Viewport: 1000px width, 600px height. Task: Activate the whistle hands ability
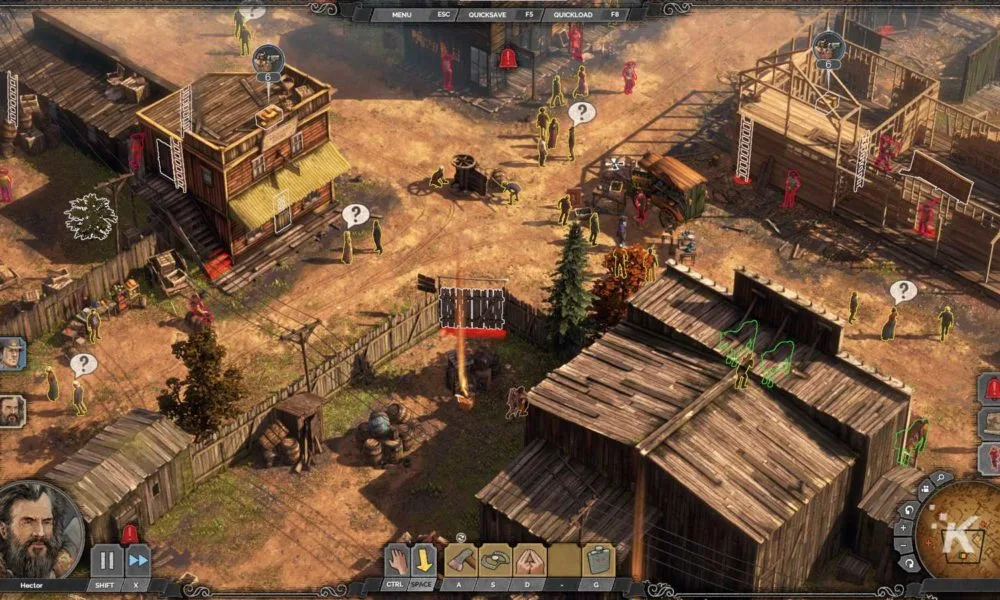click(530, 561)
